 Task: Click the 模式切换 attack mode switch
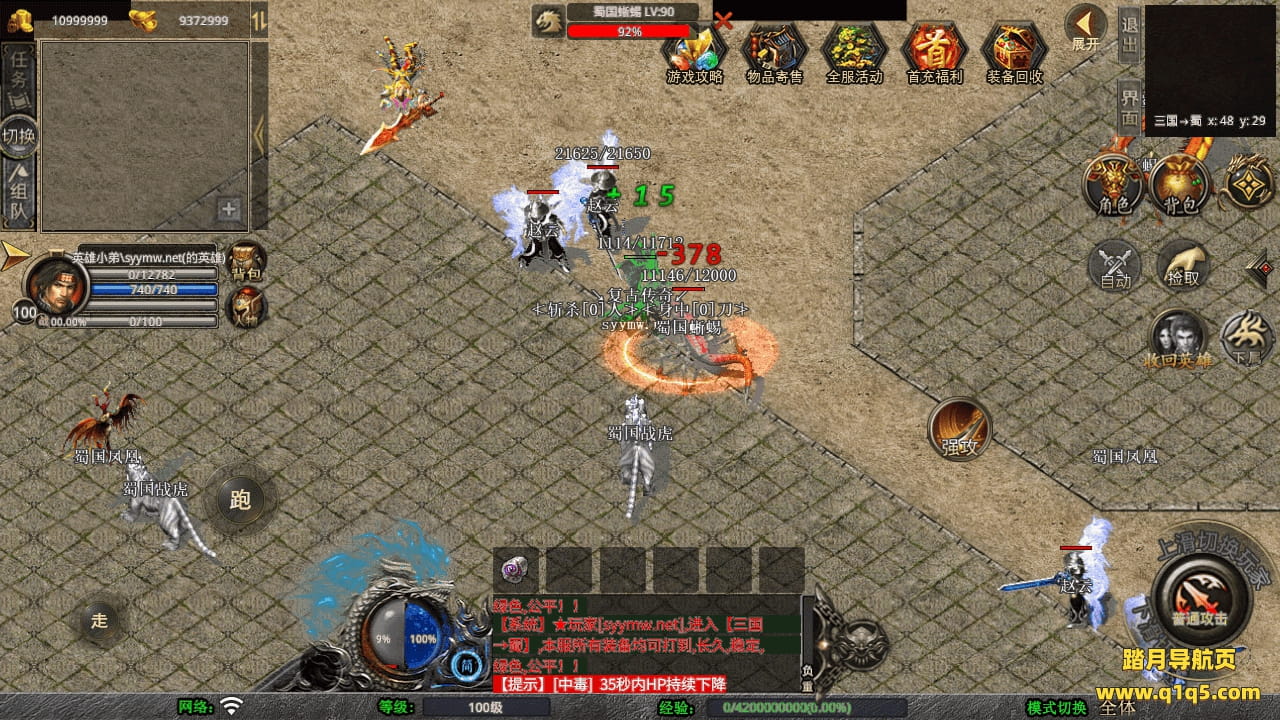pyautogui.click(x=1057, y=708)
